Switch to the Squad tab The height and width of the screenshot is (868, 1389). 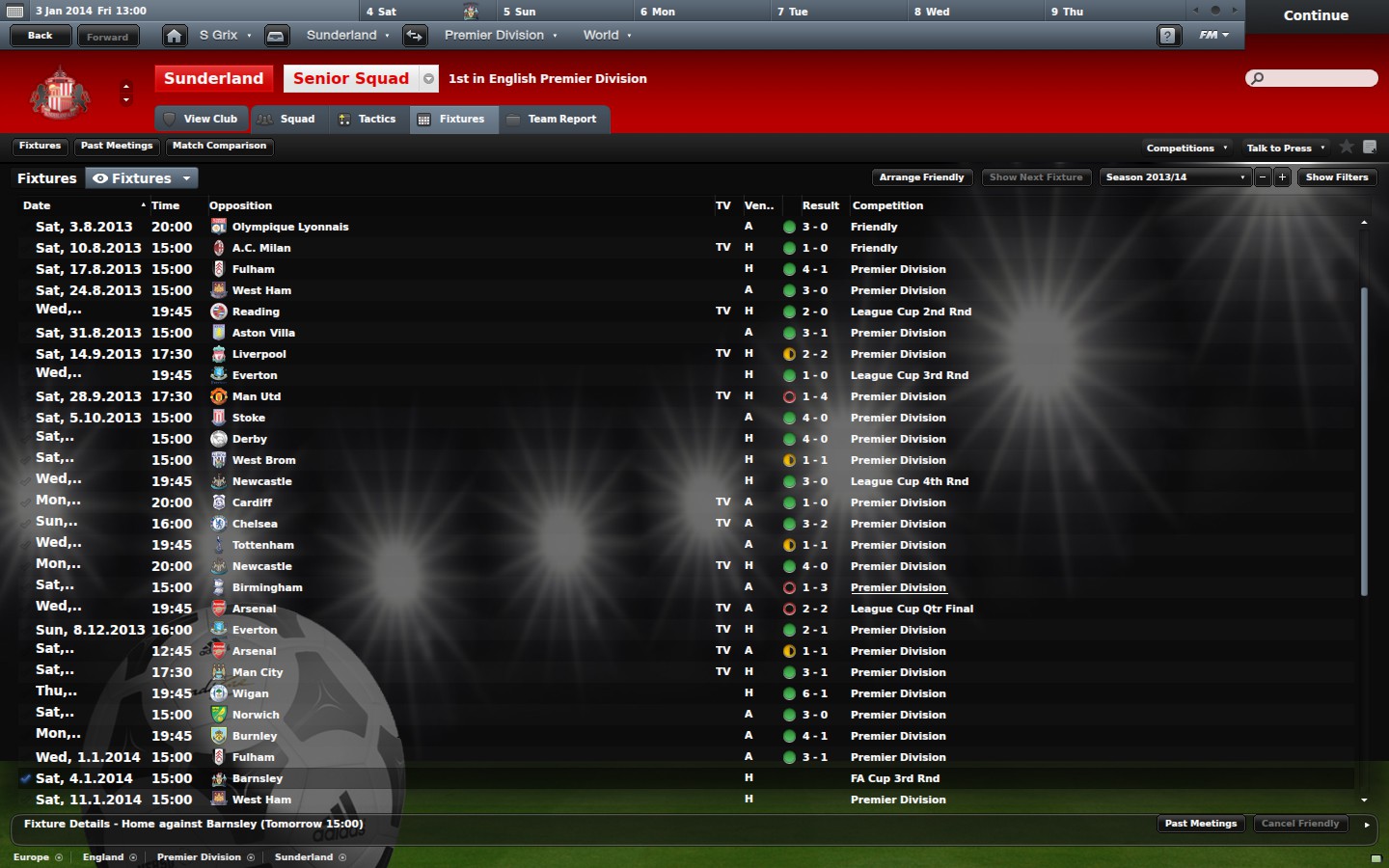287,120
